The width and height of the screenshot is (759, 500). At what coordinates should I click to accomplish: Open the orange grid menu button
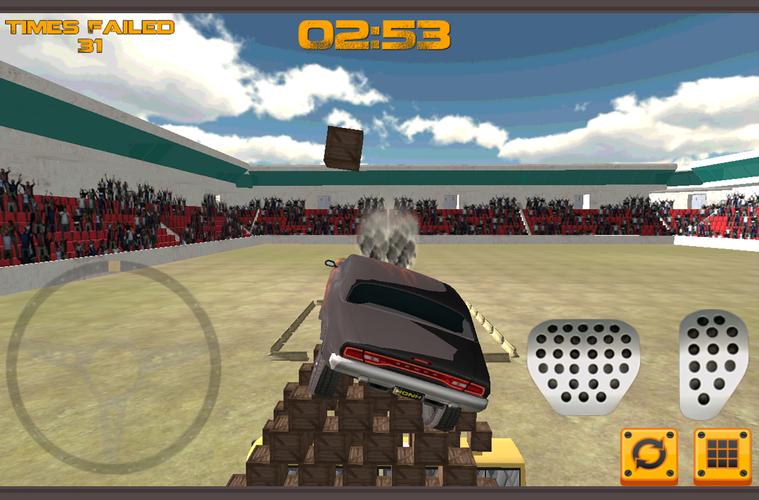pos(722,457)
